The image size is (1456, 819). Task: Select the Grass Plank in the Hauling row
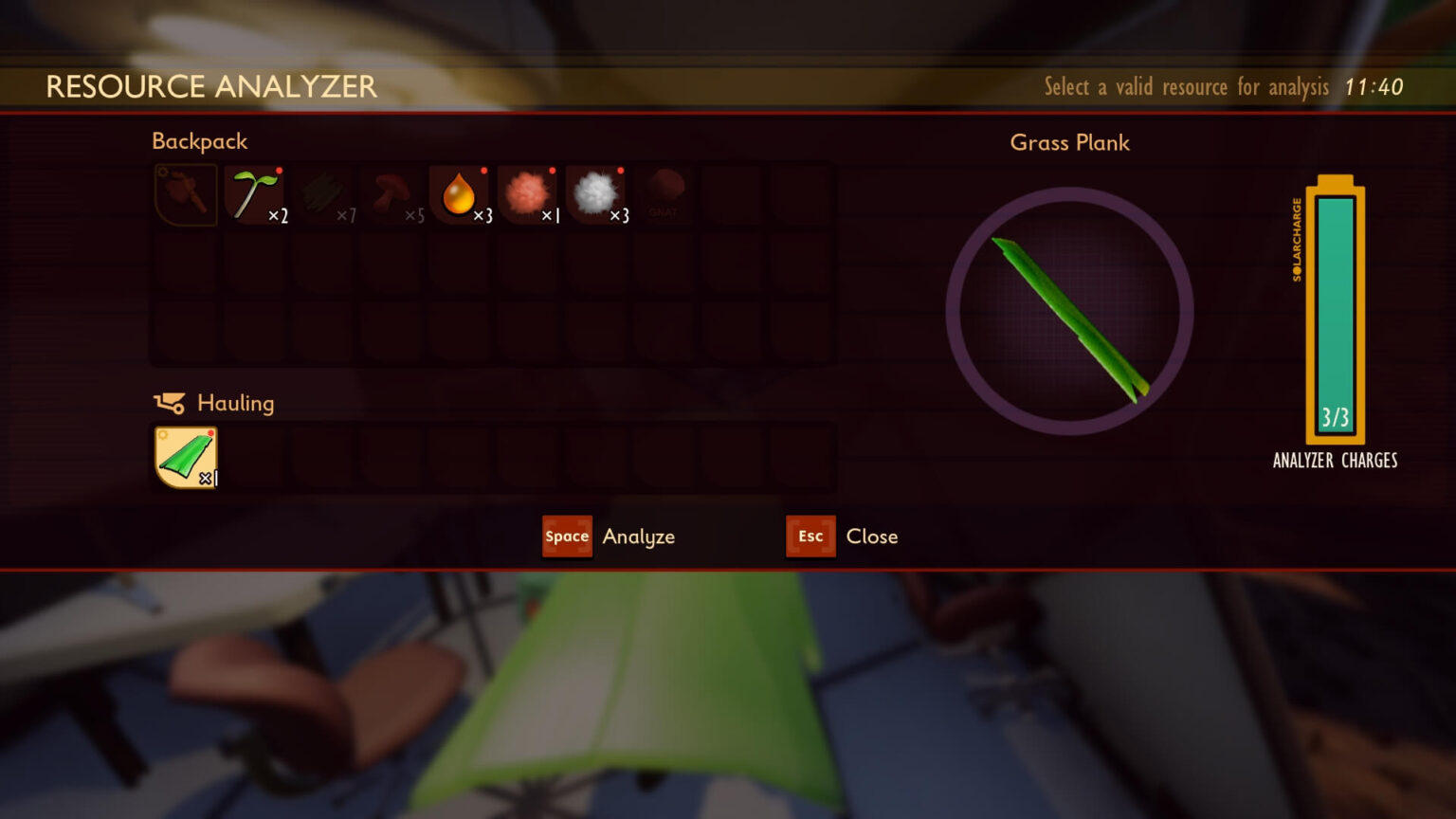186,457
